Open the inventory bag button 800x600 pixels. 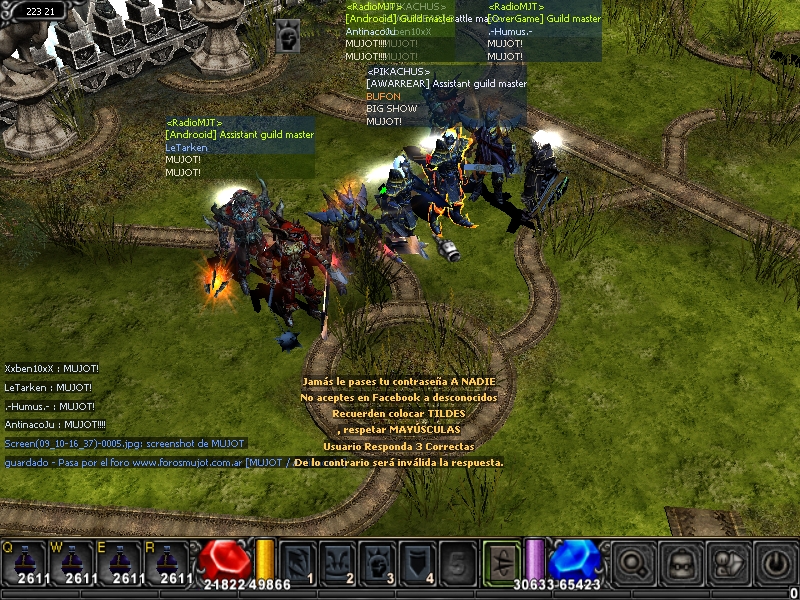coord(681,563)
